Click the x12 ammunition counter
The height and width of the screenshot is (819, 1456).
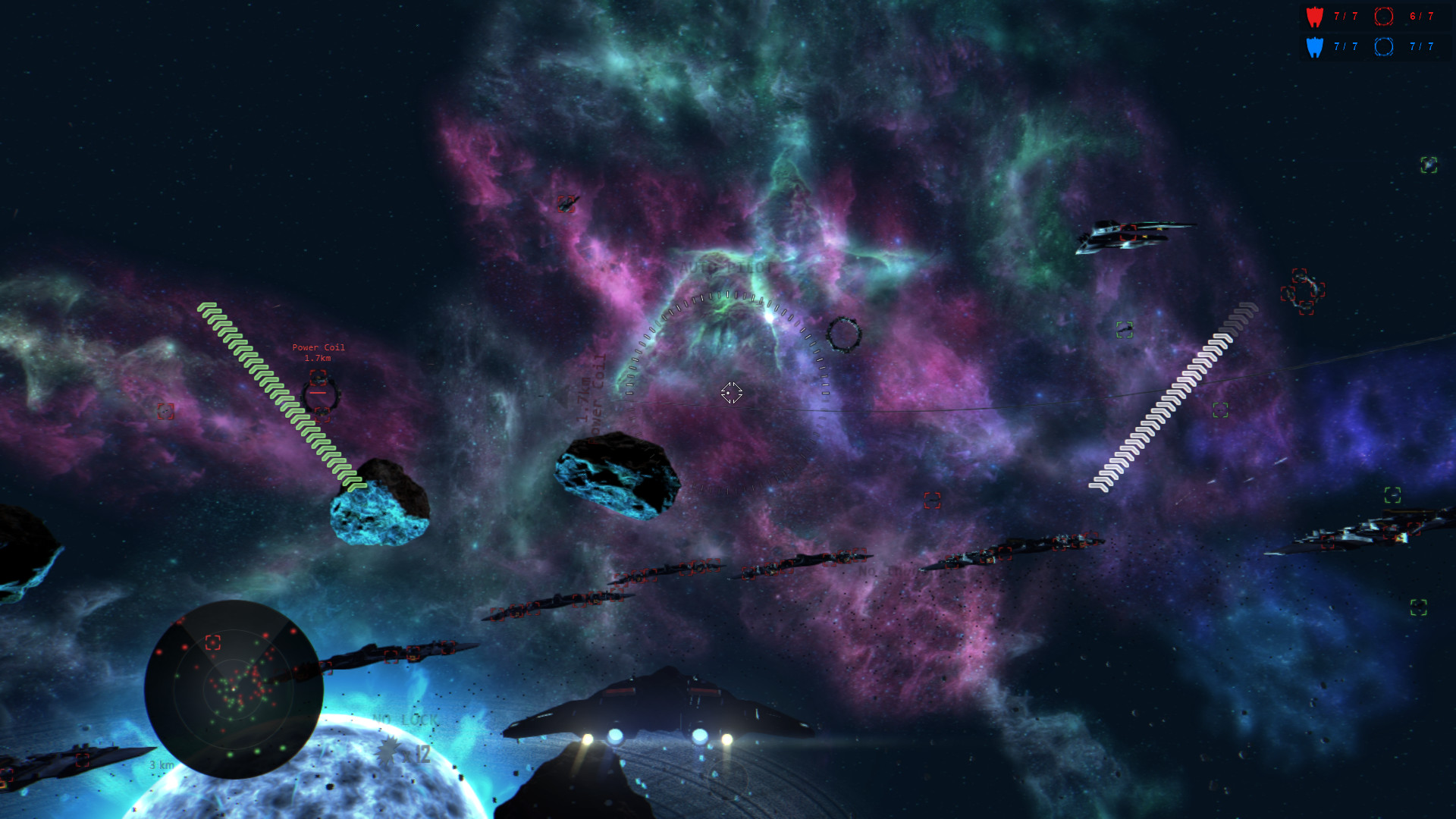pyautogui.click(x=417, y=753)
